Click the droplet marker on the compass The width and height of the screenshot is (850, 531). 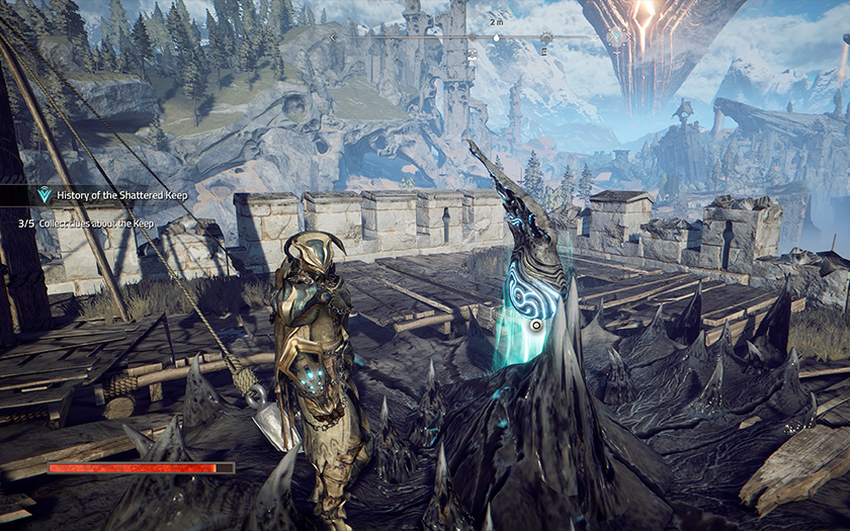click(497, 38)
